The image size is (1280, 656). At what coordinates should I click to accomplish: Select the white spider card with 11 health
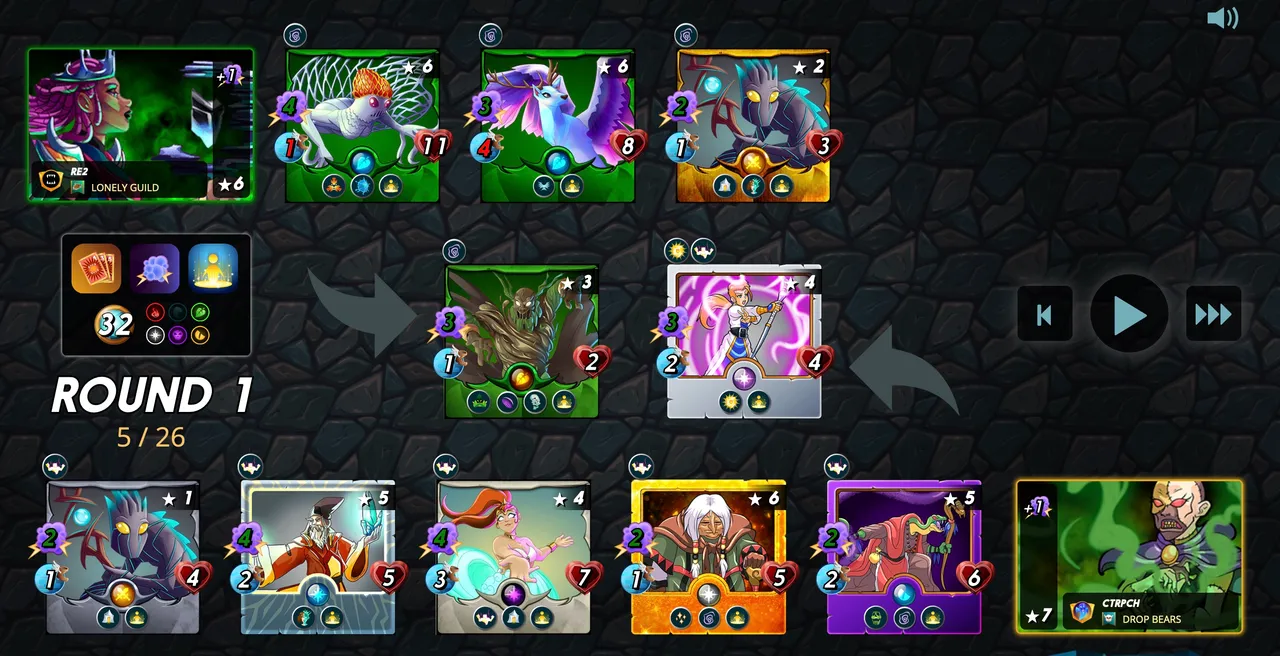(362, 125)
